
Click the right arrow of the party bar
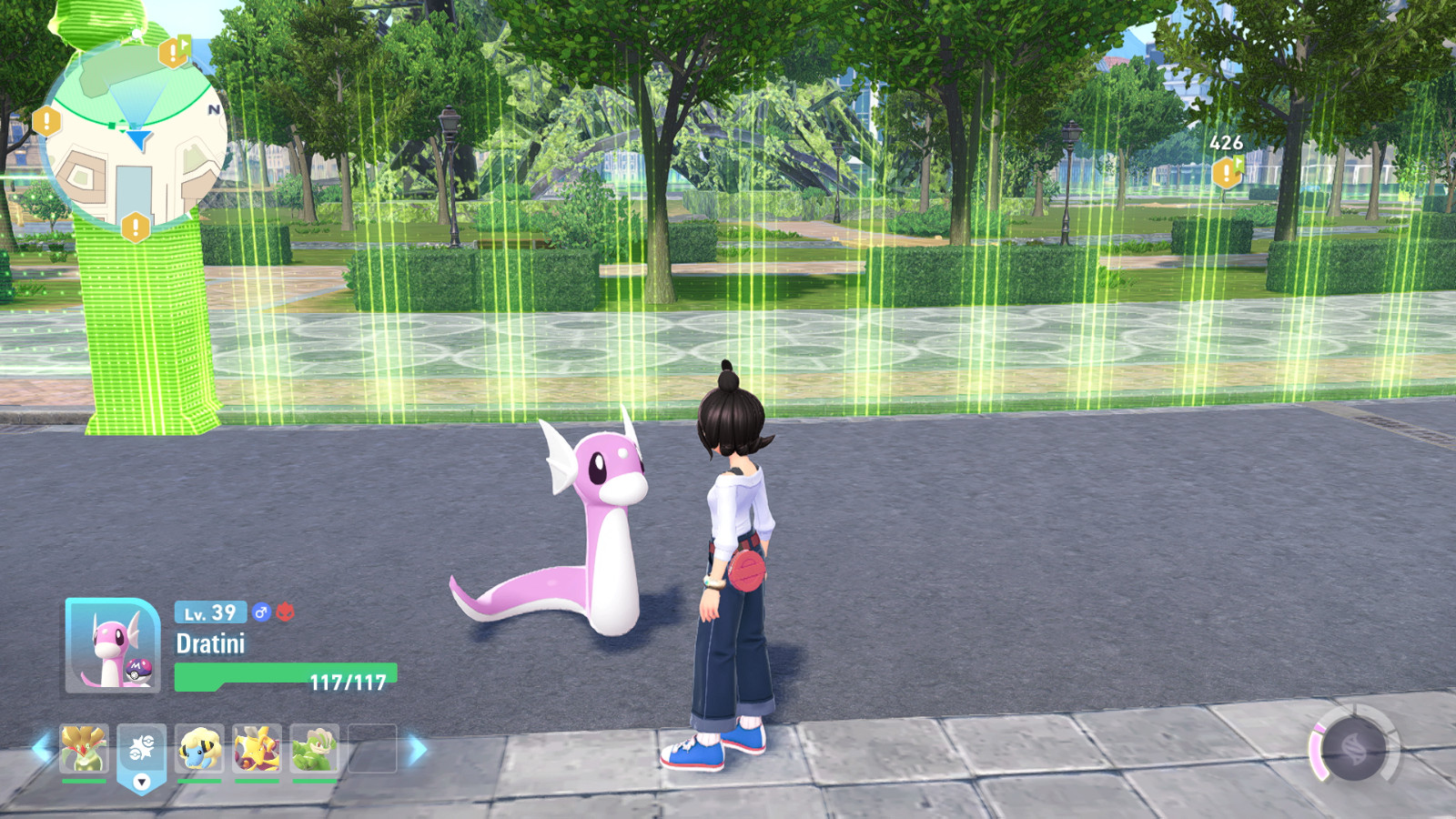(418, 750)
